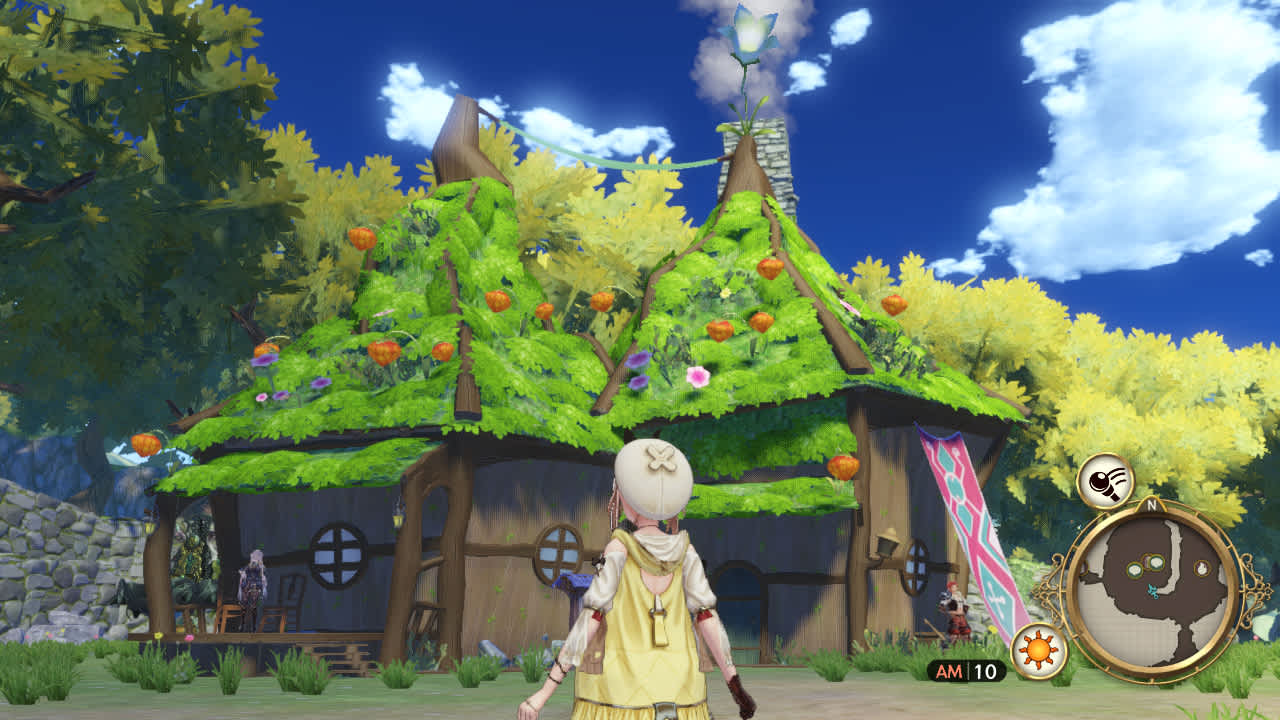1280x720 pixels.
Task: Click the red-clothed NPC near the house's right
Action: click(955, 605)
